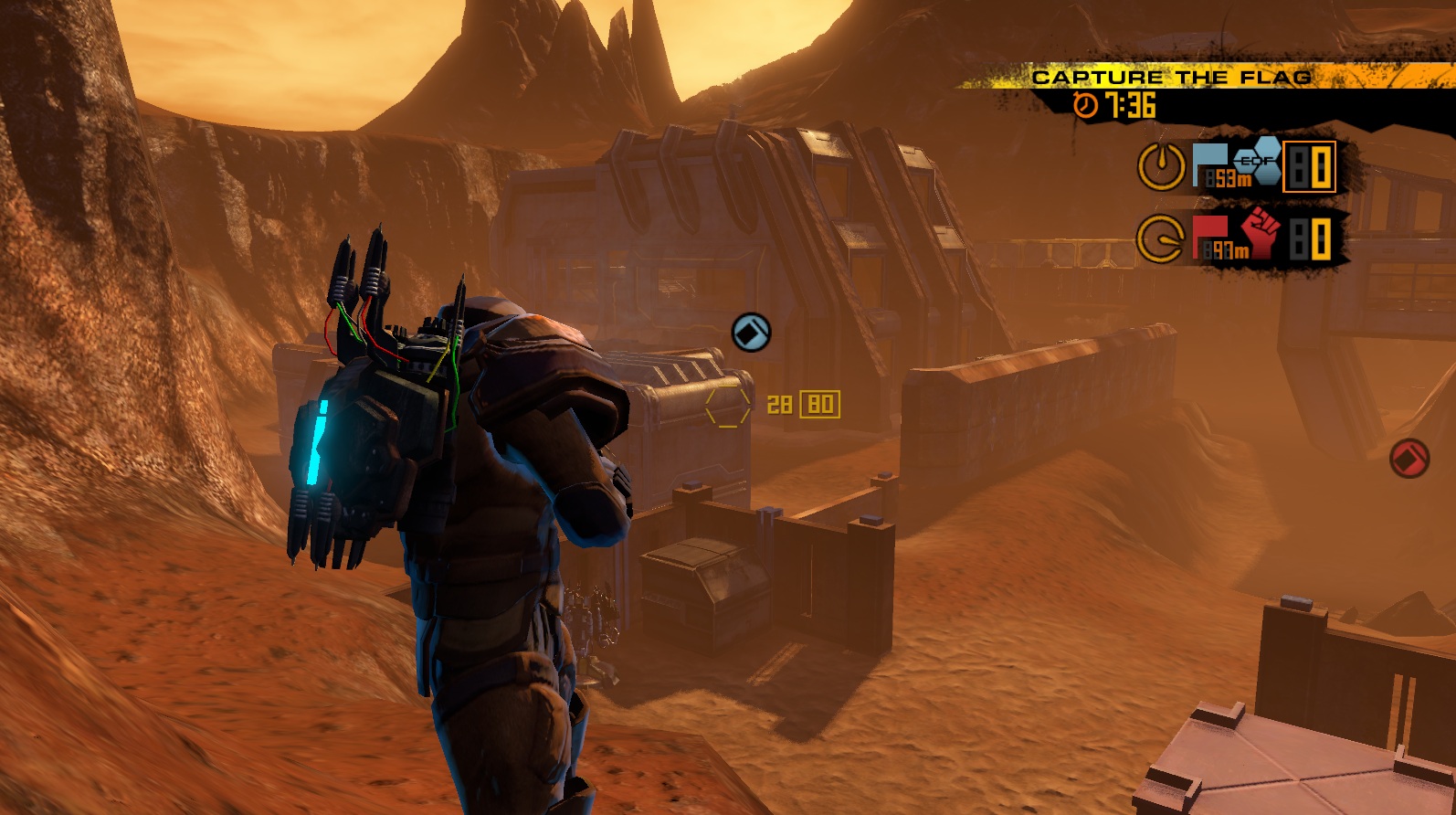Click the red flag's direction compass dial

tap(1160, 239)
